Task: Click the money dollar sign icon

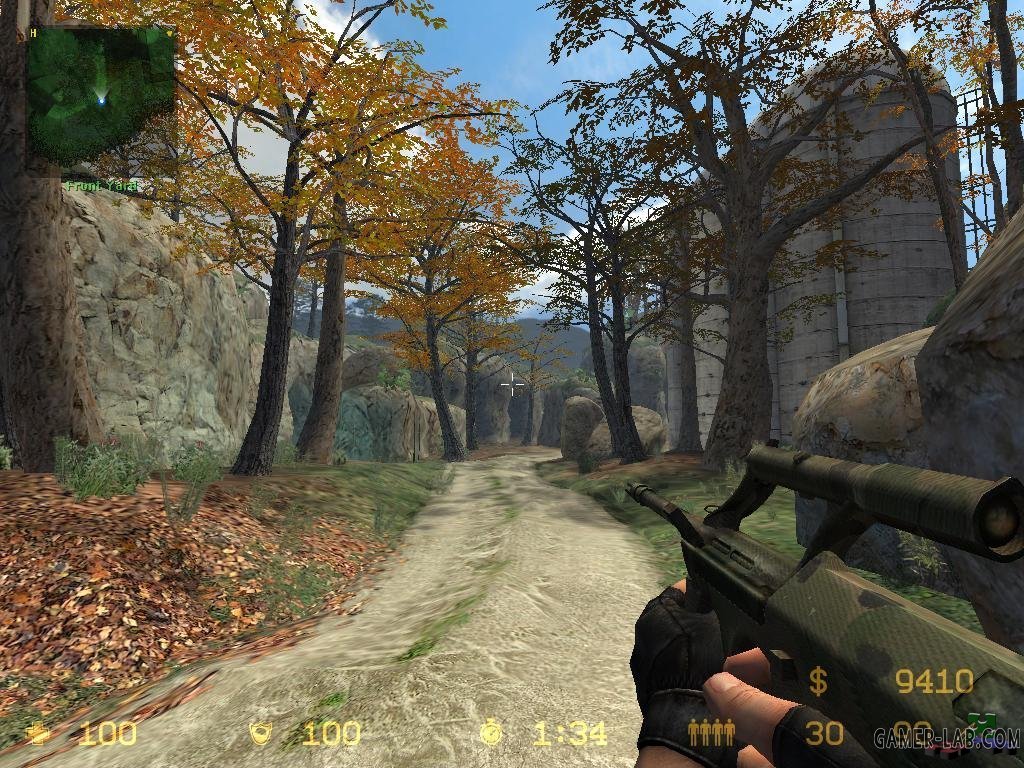Action: pyautogui.click(x=818, y=682)
